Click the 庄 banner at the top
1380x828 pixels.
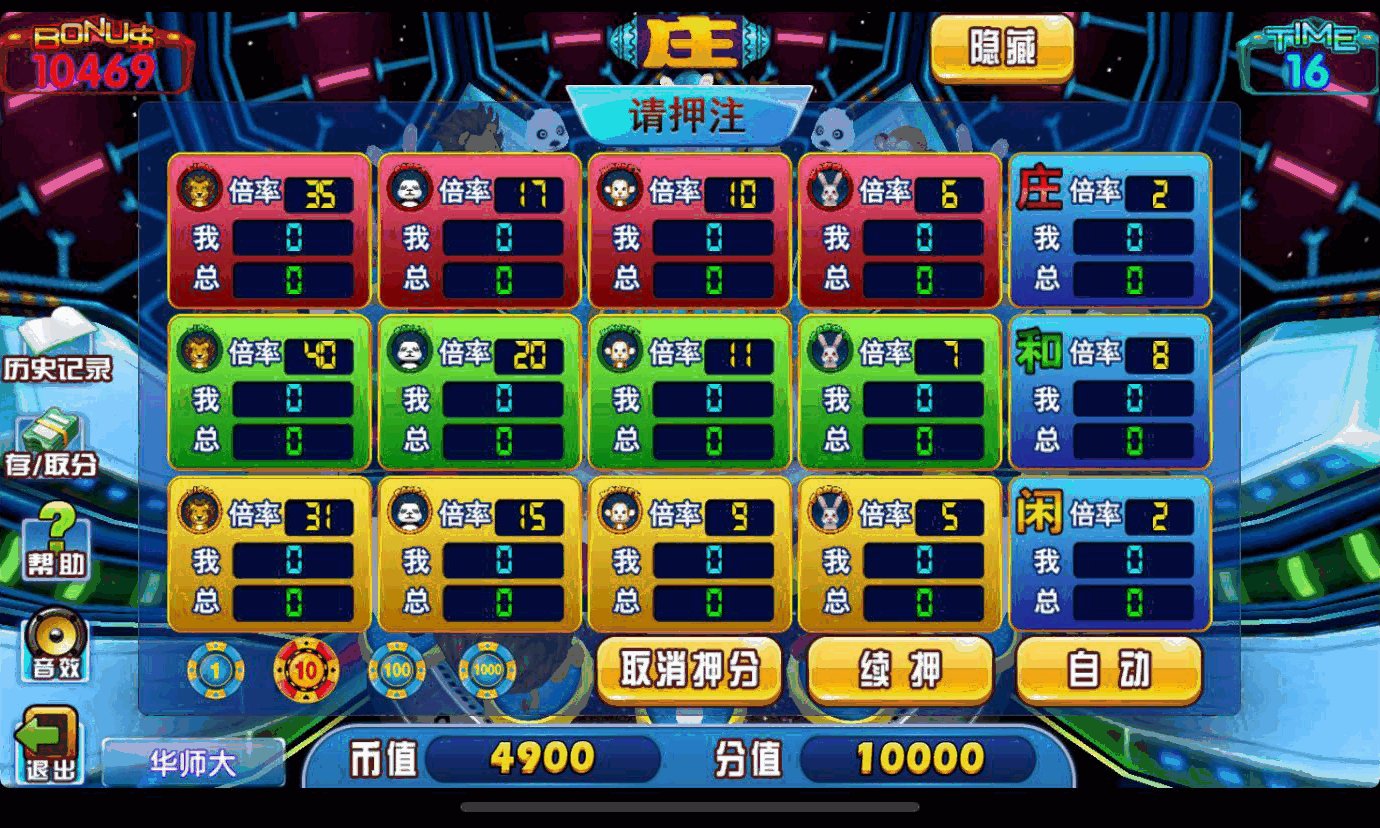click(690, 42)
